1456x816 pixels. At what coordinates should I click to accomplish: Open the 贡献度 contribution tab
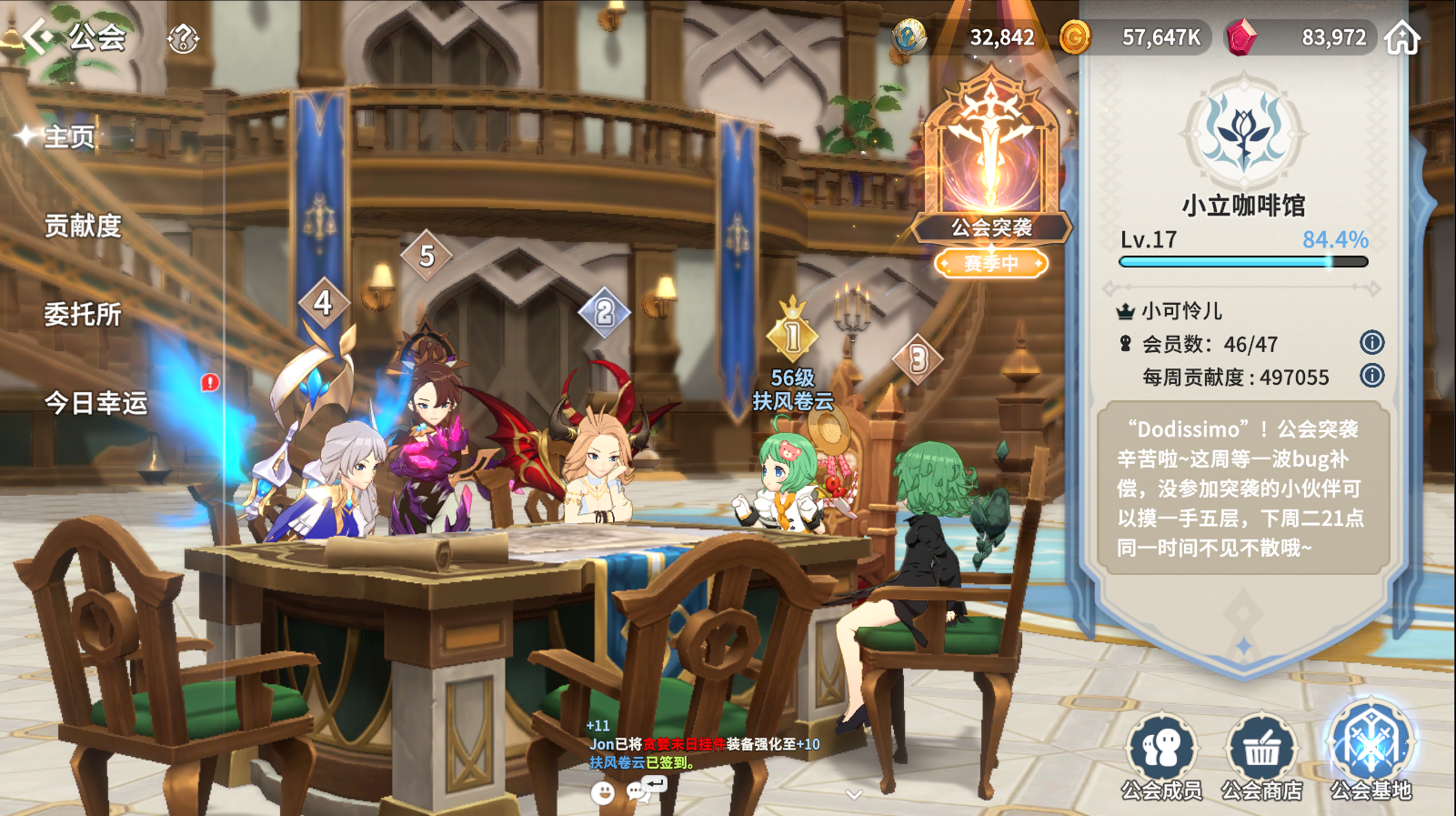pyautogui.click(x=83, y=226)
